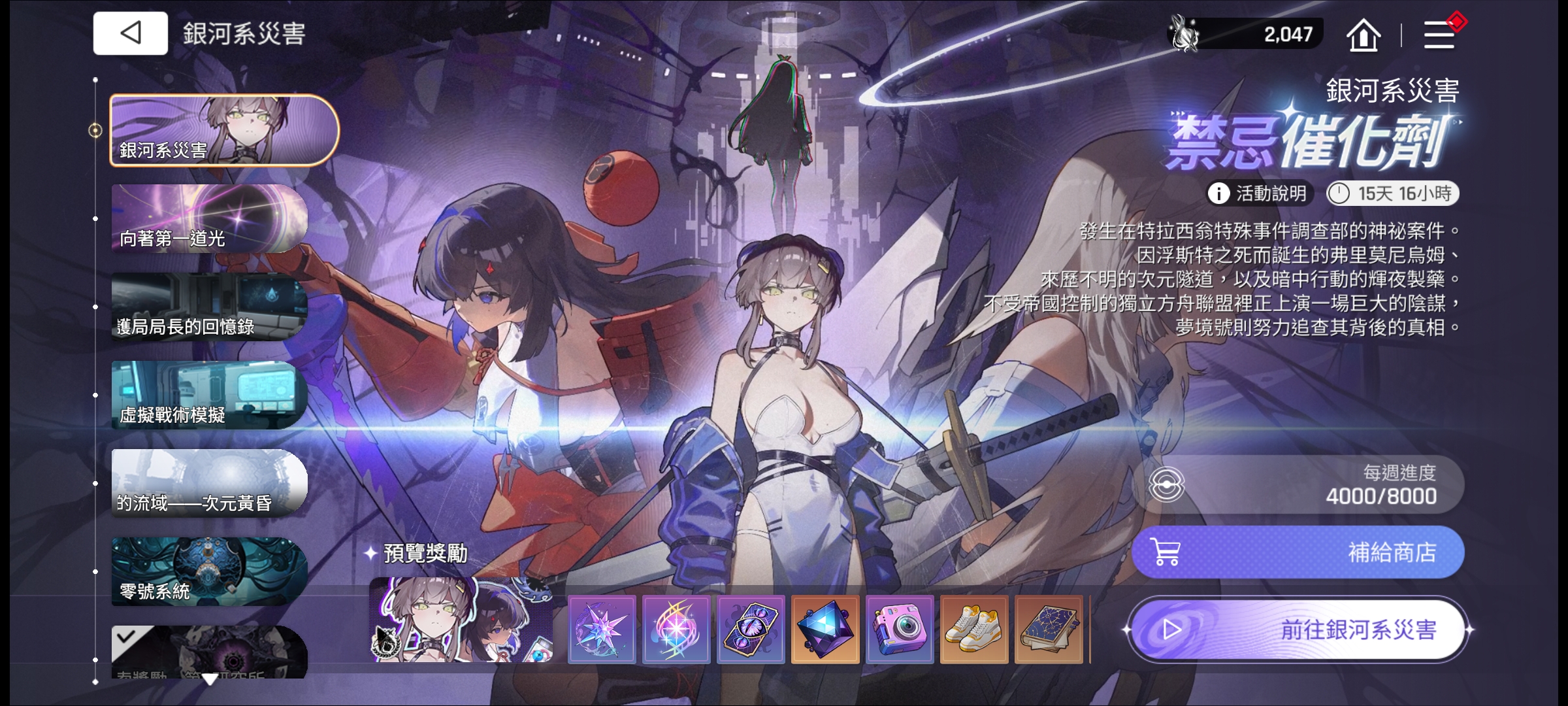Select the 次元黃昏 event tab
Viewport: 1568px width, 706px height.
point(209,483)
